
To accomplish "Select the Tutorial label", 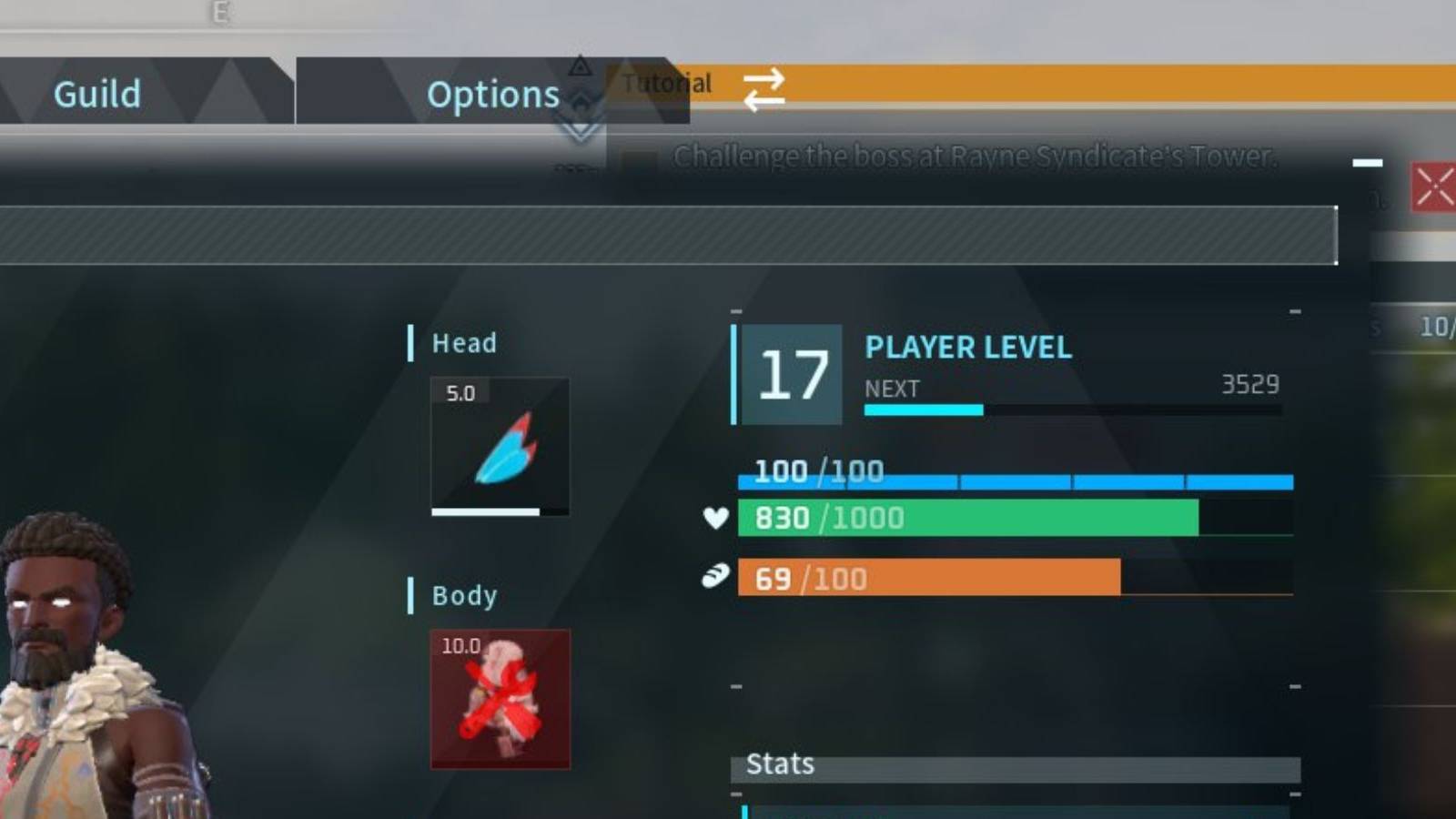I will pos(665,83).
